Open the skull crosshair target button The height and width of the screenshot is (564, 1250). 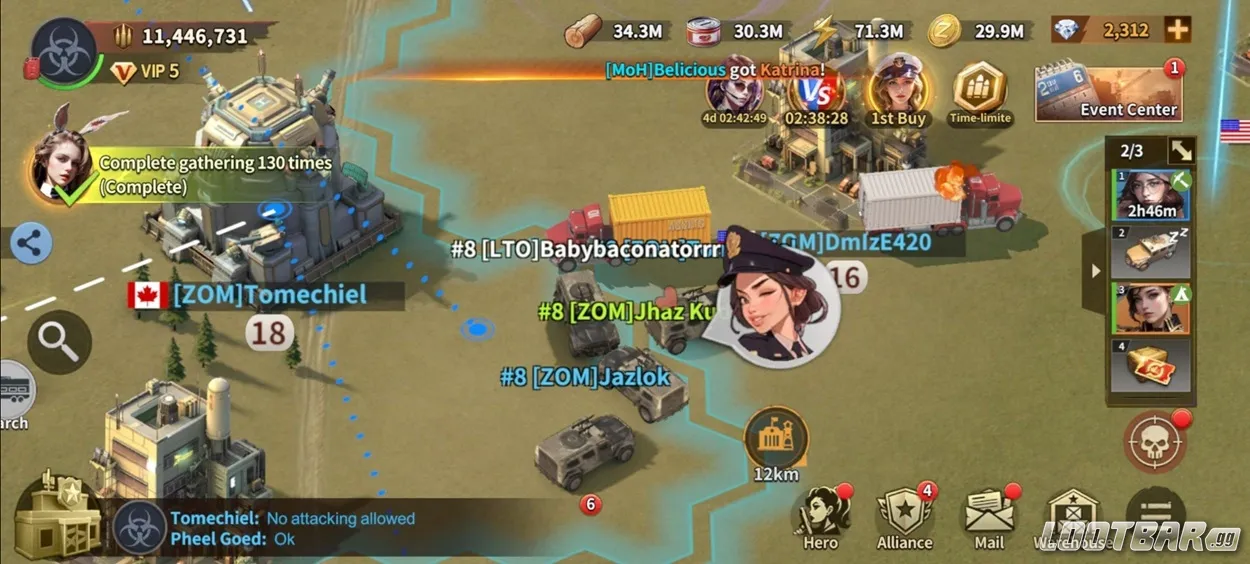pos(1155,441)
